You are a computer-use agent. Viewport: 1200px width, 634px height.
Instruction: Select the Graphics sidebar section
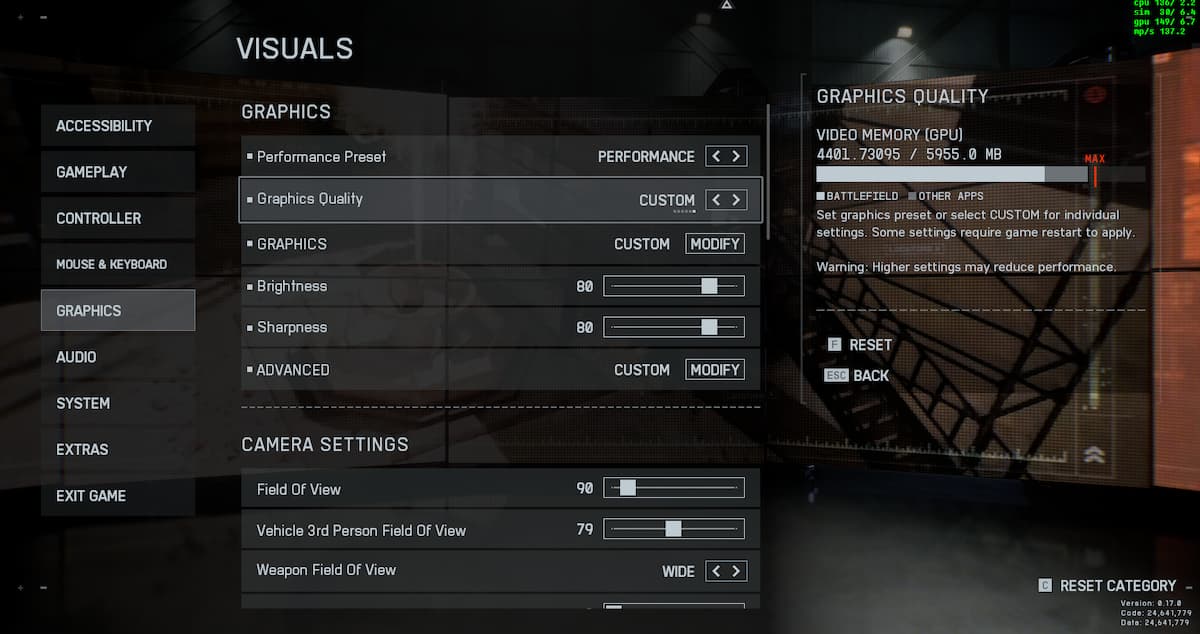click(x=117, y=311)
